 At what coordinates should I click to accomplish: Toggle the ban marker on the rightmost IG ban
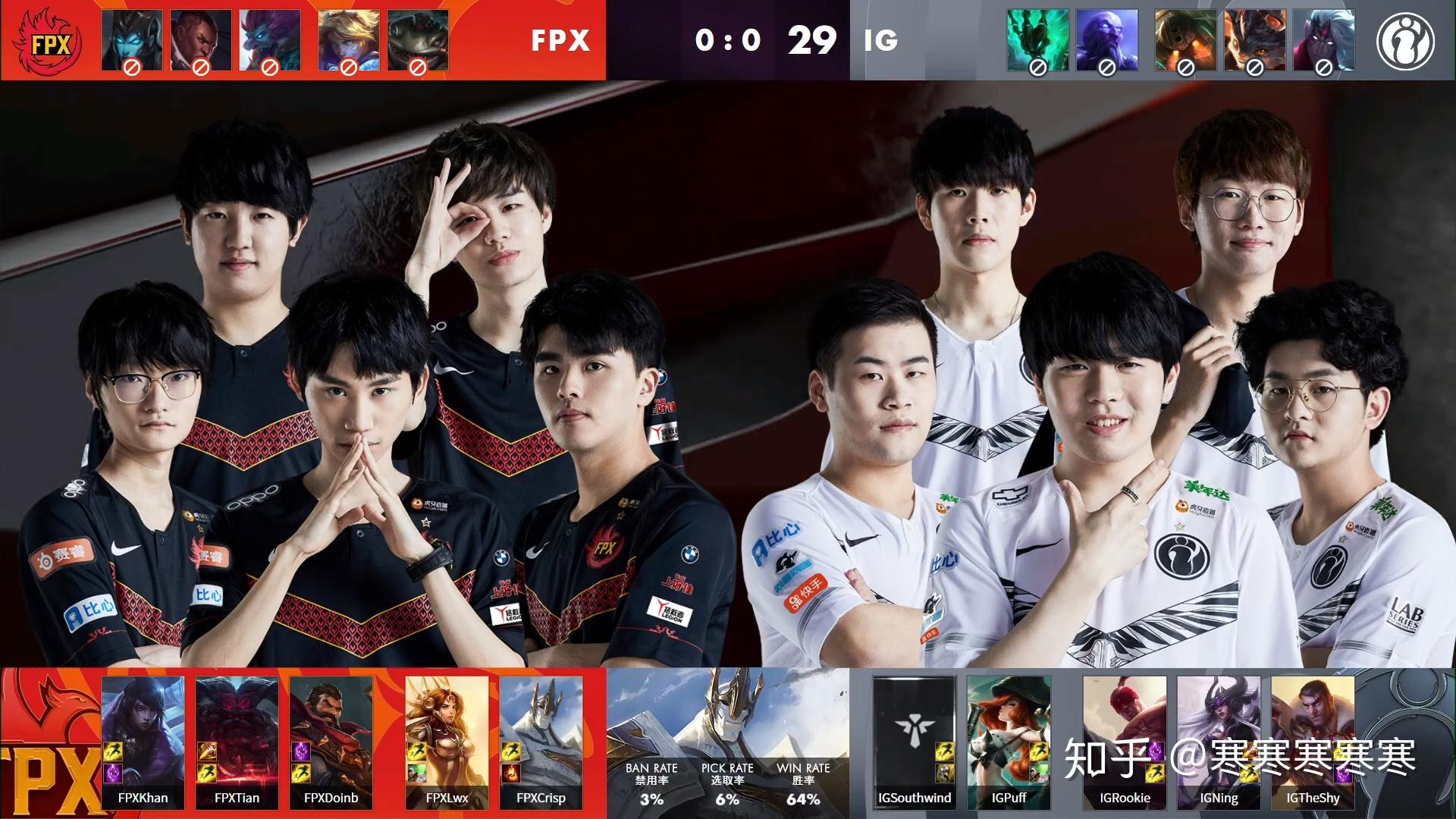point(1323,67)
